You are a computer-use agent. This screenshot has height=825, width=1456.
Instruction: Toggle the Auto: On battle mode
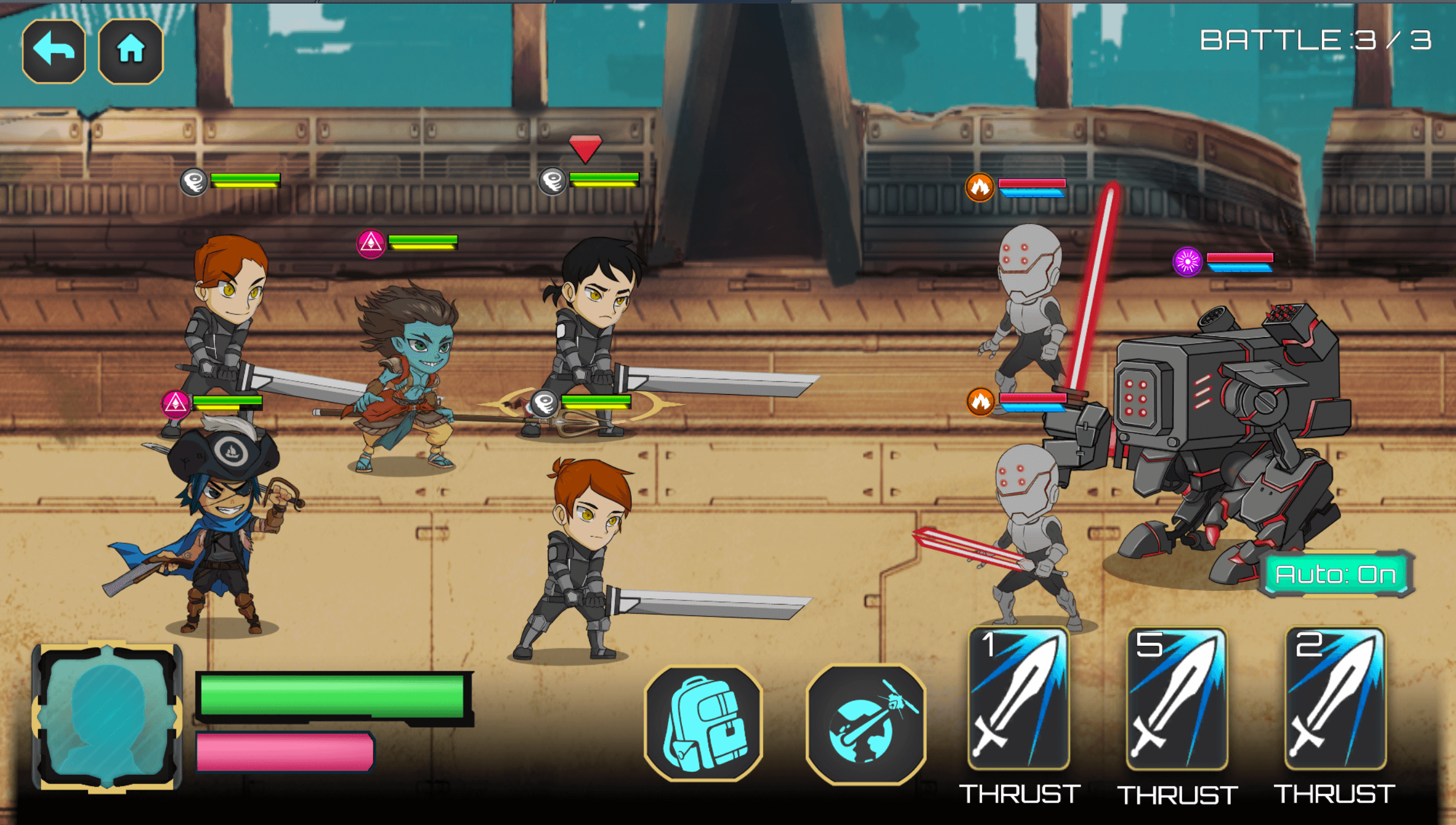1335,574
